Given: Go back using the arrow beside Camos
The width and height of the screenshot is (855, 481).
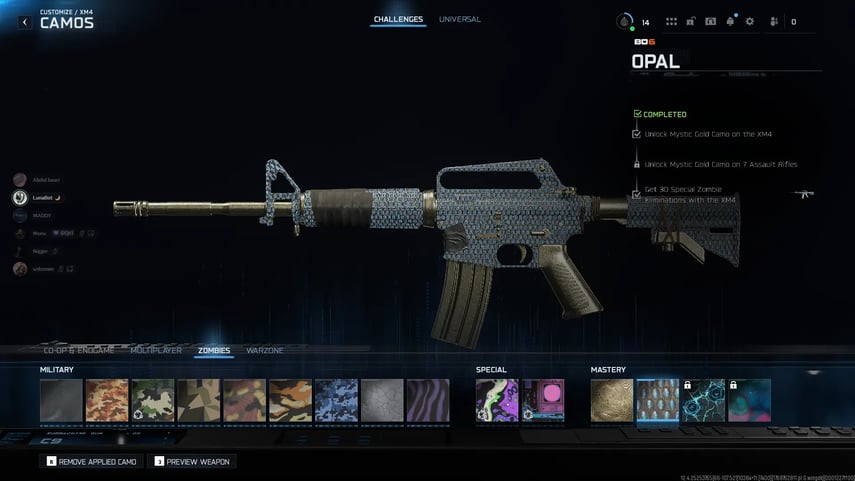Looking at the screenshot, I should coord(25,22).
